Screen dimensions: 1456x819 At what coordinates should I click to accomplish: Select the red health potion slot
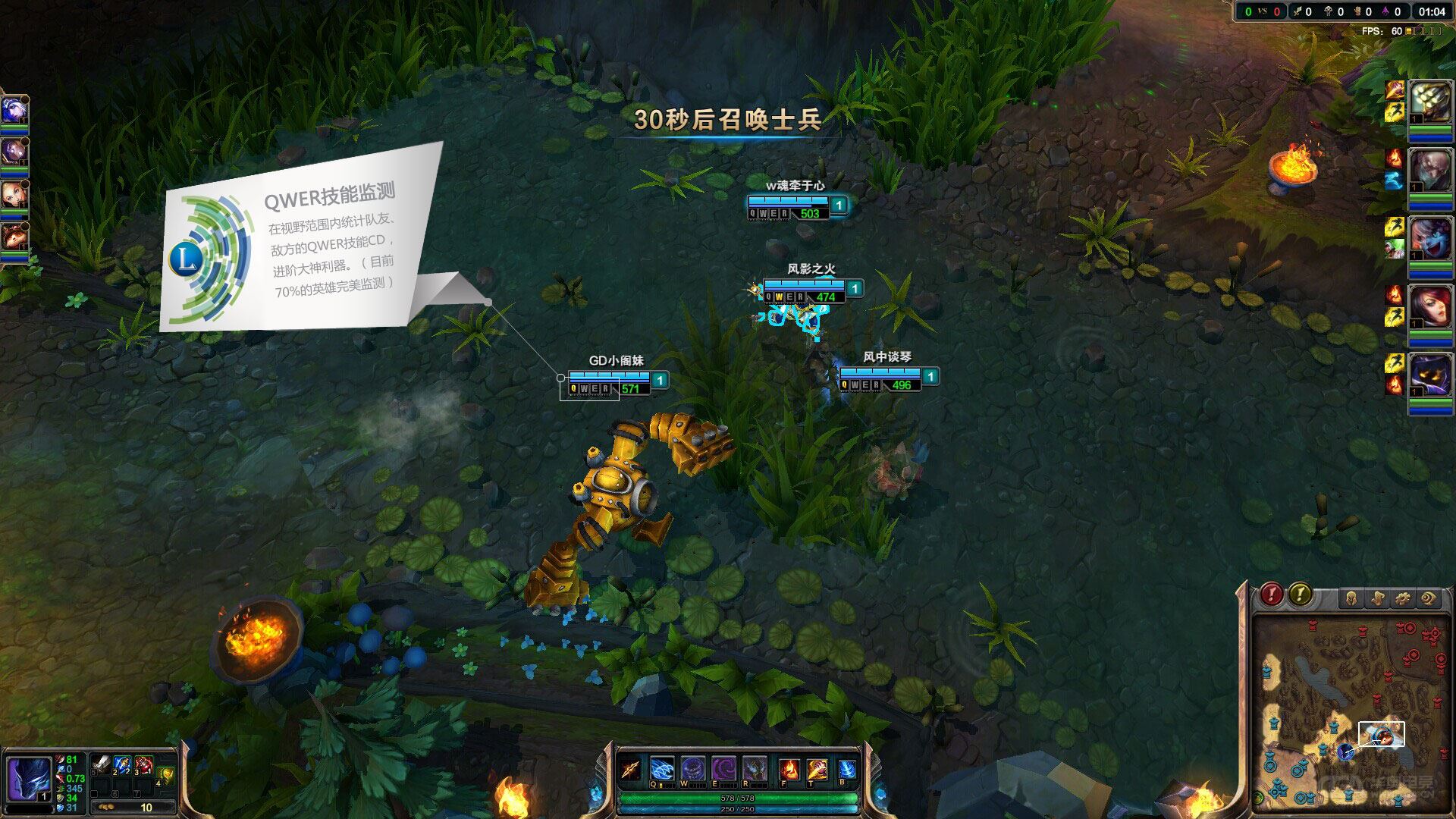point(143,765)
